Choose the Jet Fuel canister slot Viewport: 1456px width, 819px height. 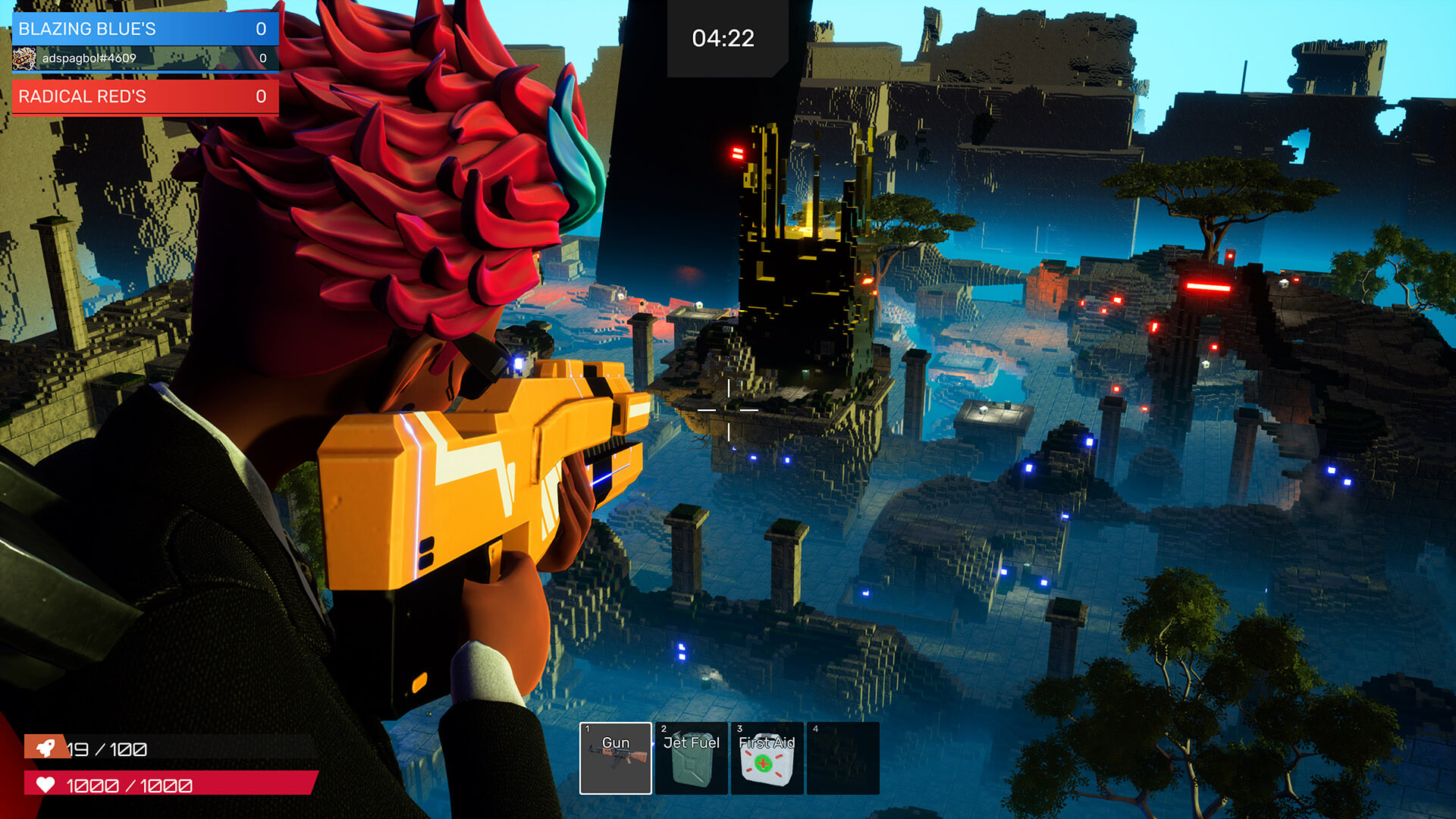click(x=691, y=758)
